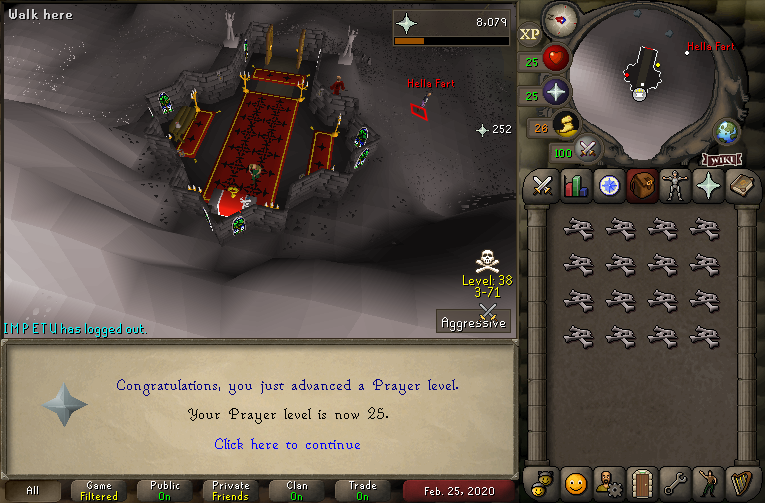Open the Prayer tab

coord(707,185)
